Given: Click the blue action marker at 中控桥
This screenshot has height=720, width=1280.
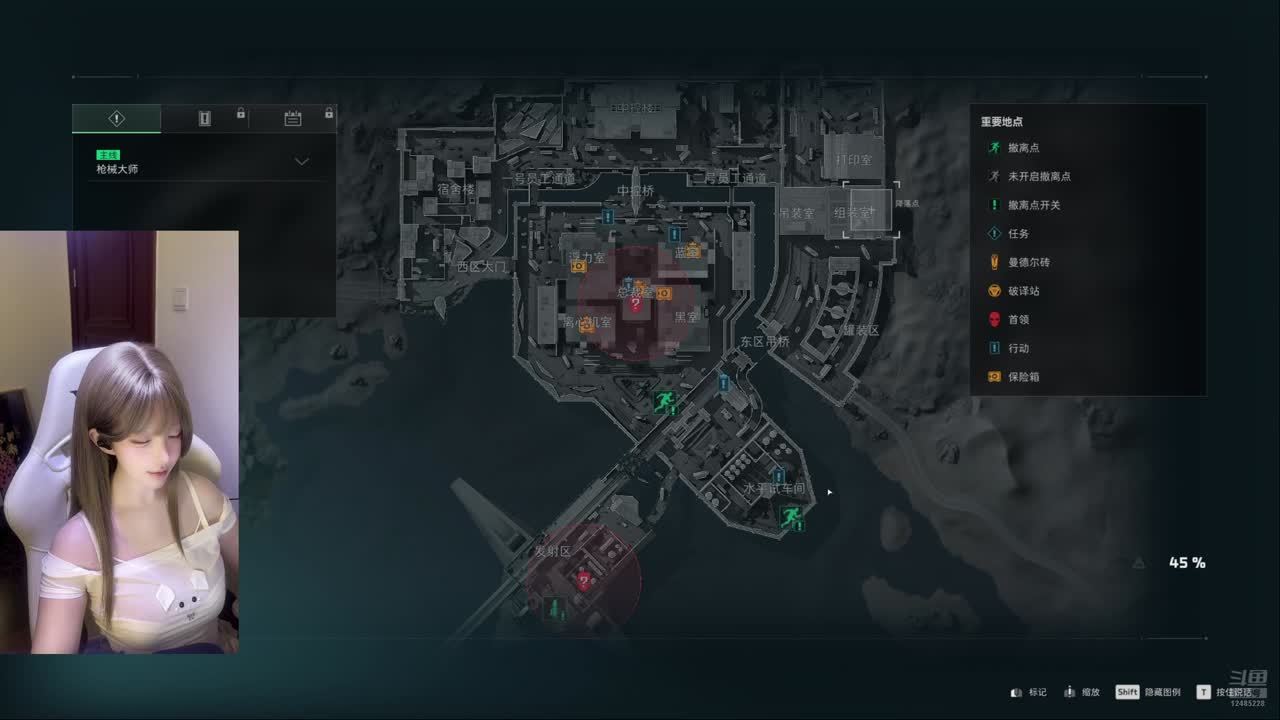Looking at the screenshot, I should click(607, 216).
